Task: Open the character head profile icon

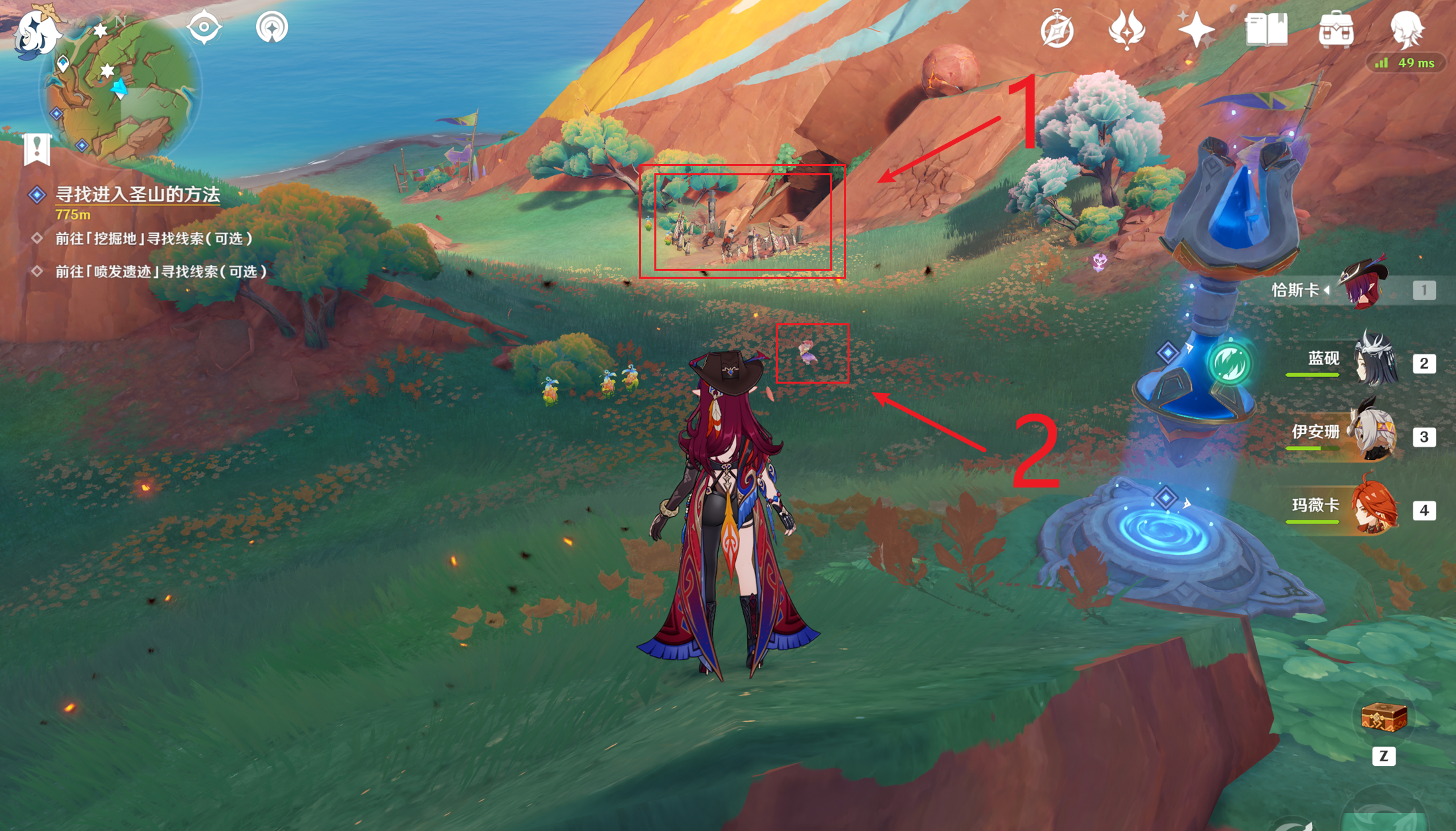Action: click(1406, 30)
